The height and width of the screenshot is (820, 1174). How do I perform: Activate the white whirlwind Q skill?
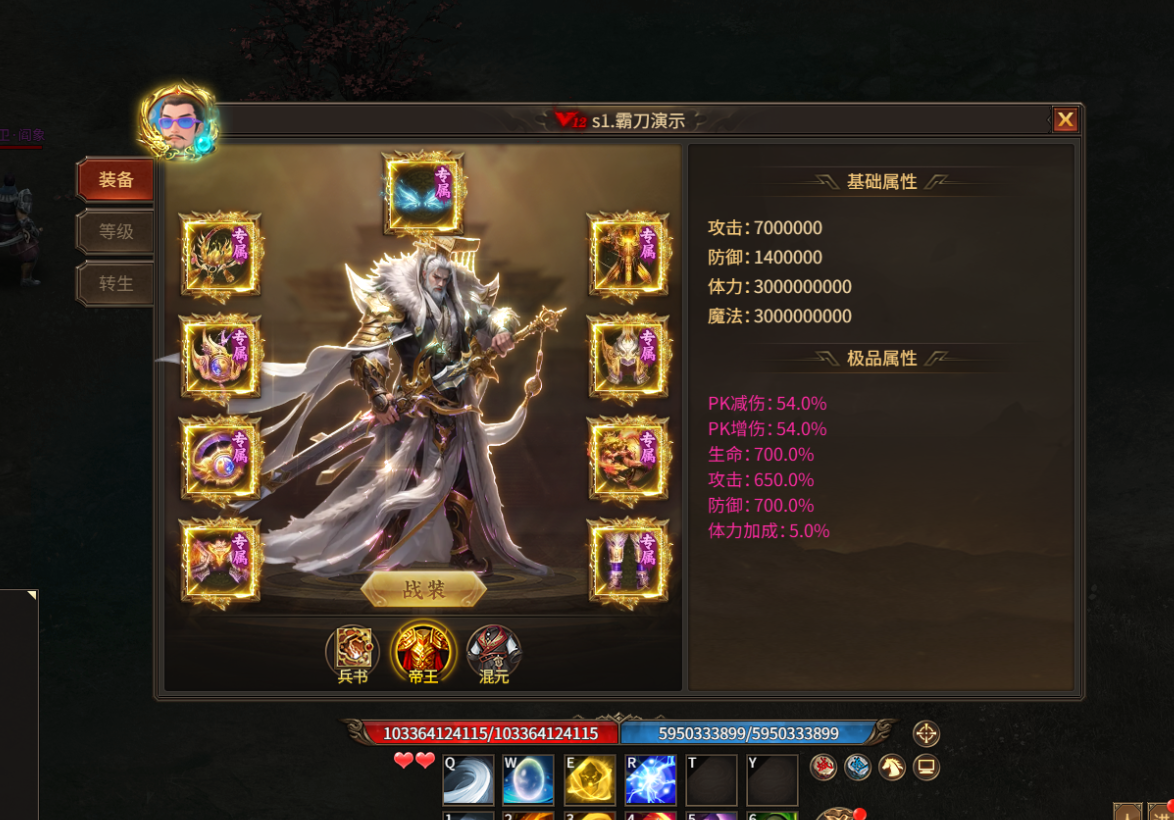468,780
